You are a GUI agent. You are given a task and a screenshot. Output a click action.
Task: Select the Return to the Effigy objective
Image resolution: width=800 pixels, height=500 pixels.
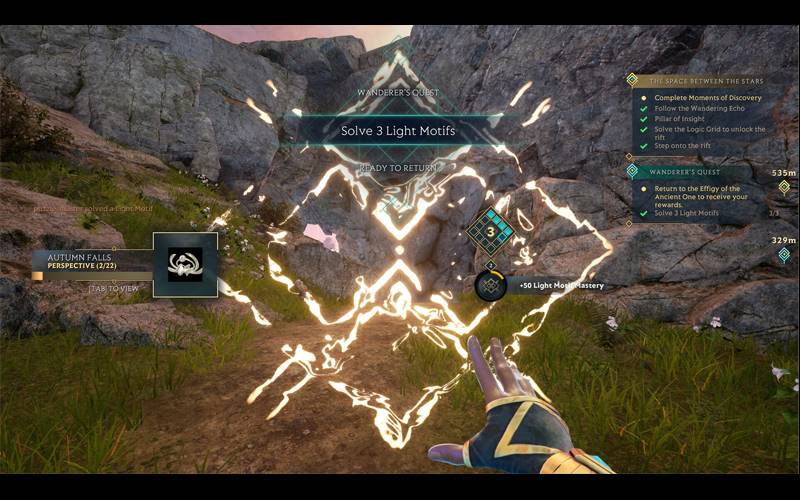(697, 194)
